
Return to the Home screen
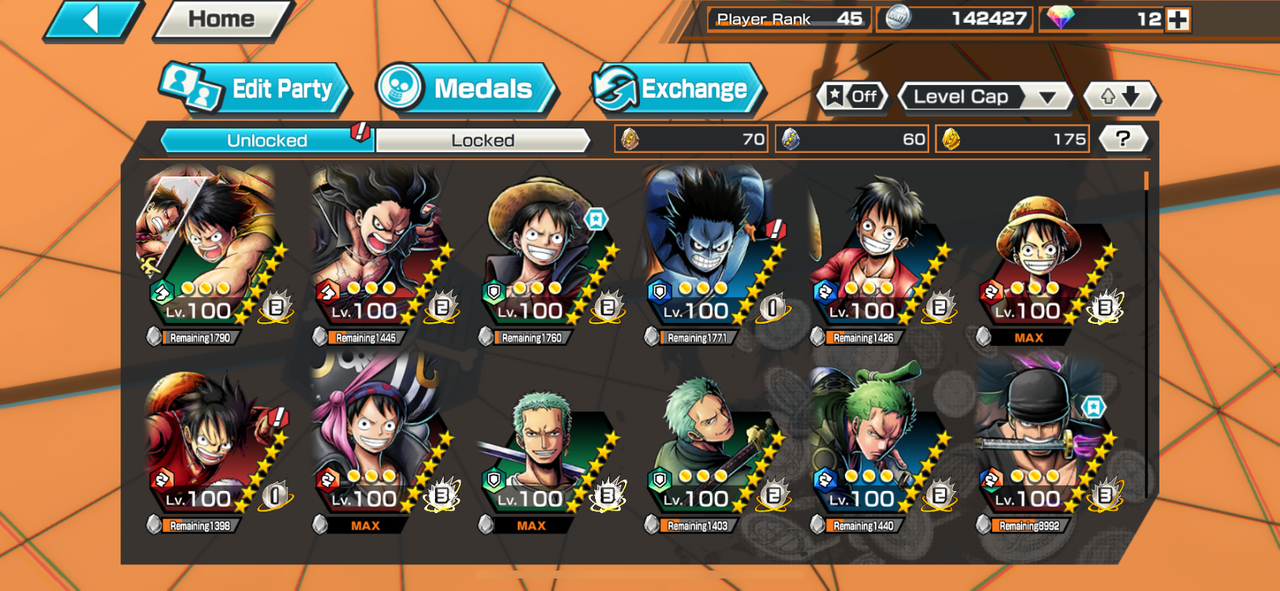[221, 20]
